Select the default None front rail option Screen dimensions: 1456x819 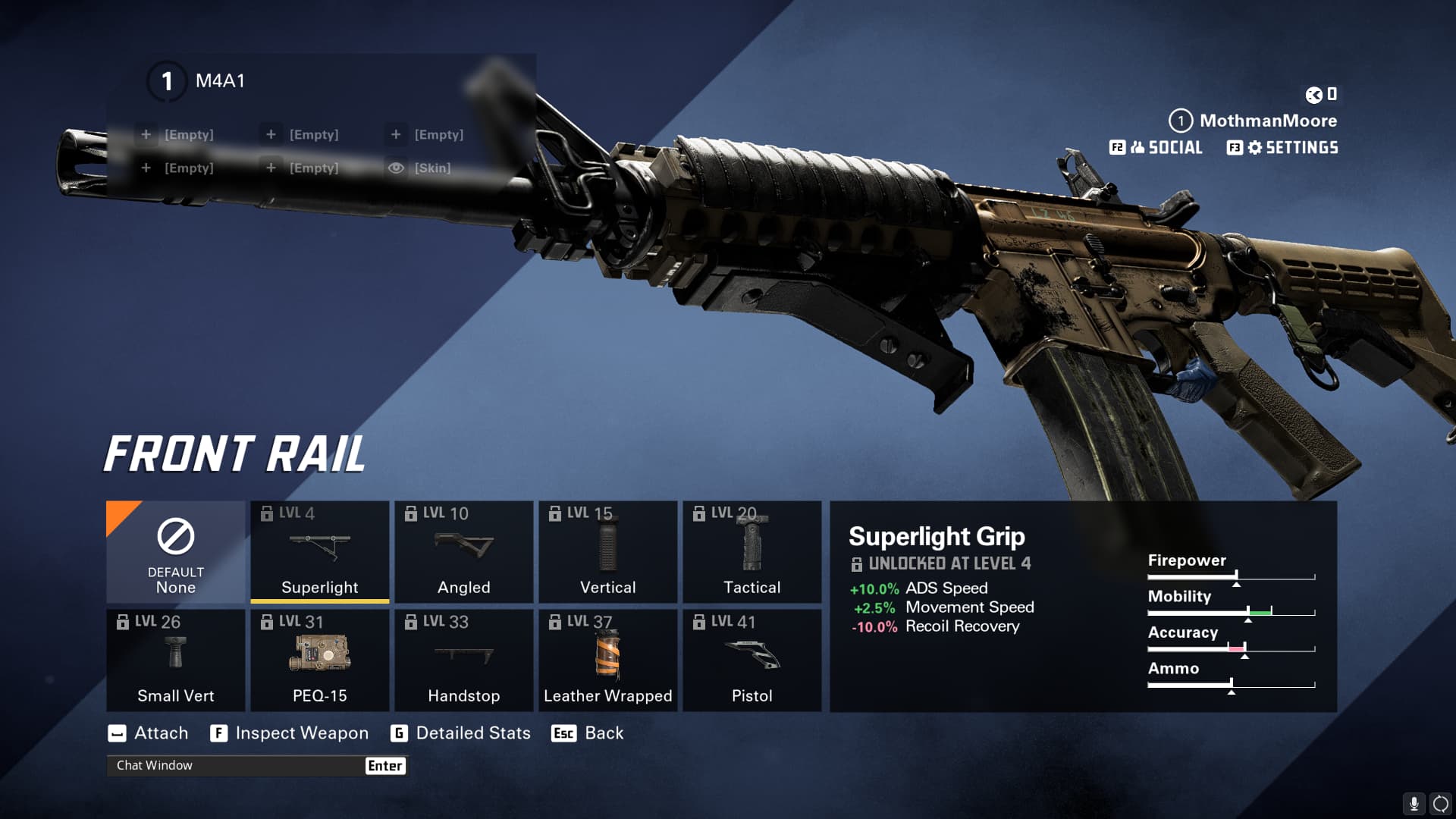(x=175, y=552)
